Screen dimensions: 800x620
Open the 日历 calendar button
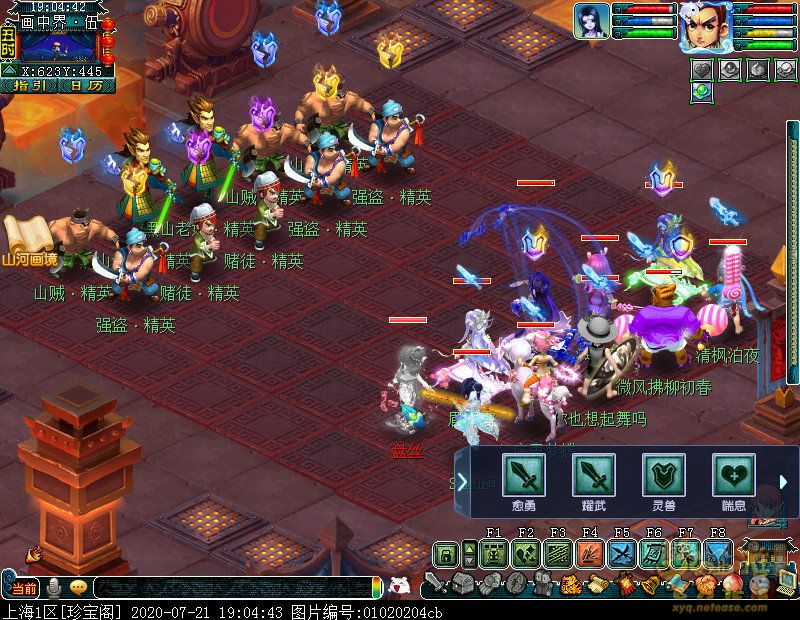(x=85, y=86)
